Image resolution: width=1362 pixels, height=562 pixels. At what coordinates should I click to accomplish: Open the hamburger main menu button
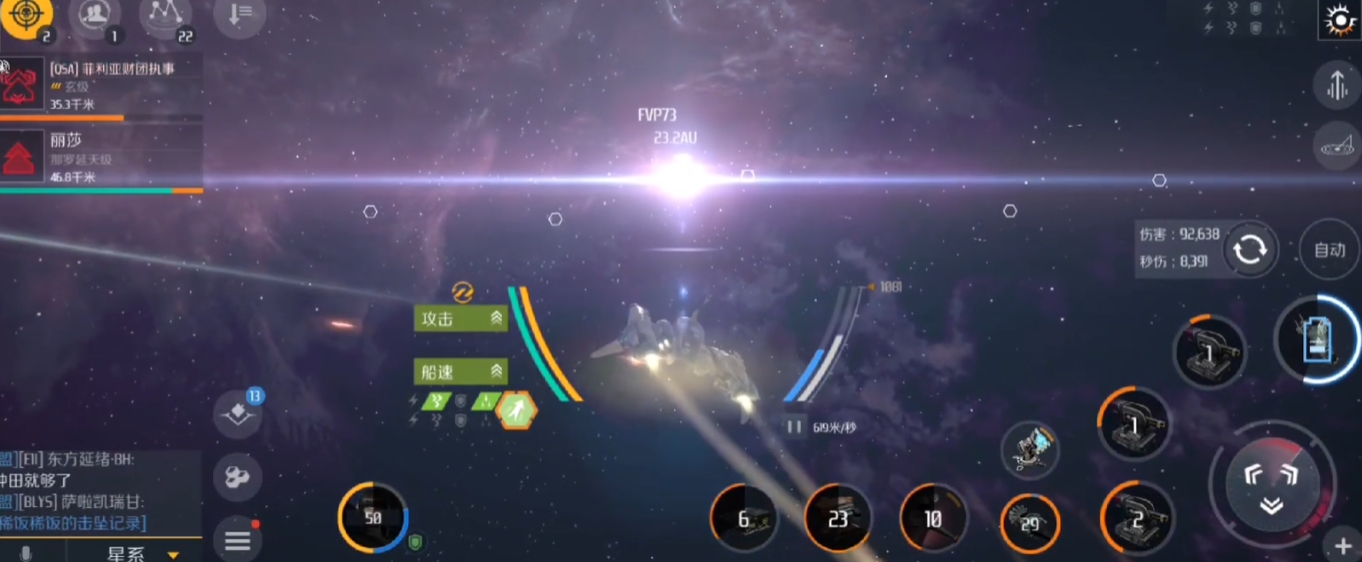pyautogui.click(x=238, y=541)
